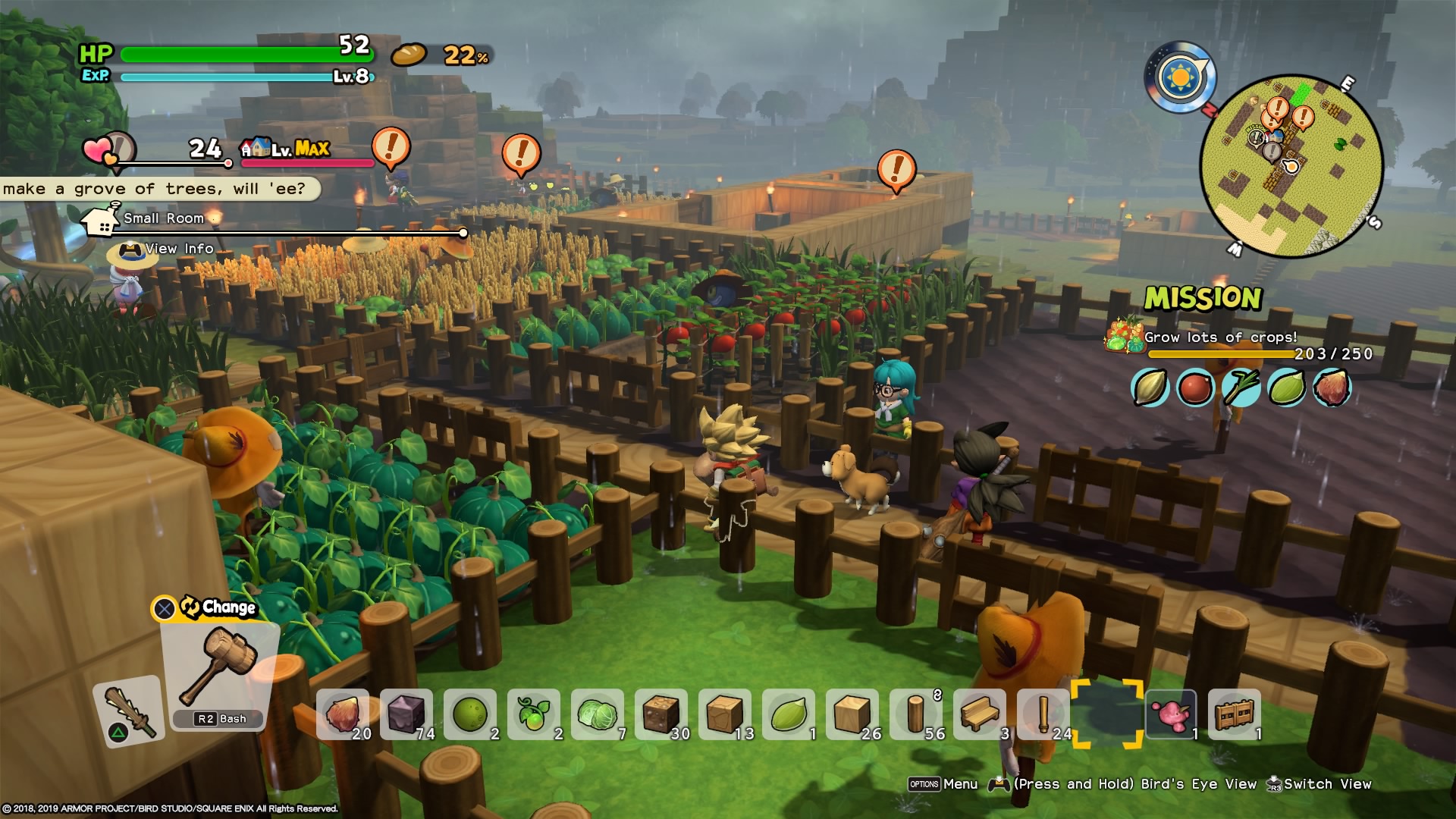Open the Grow lots of crops mission
Screen dimensions: 1456x819
(x=1220, y=337)
